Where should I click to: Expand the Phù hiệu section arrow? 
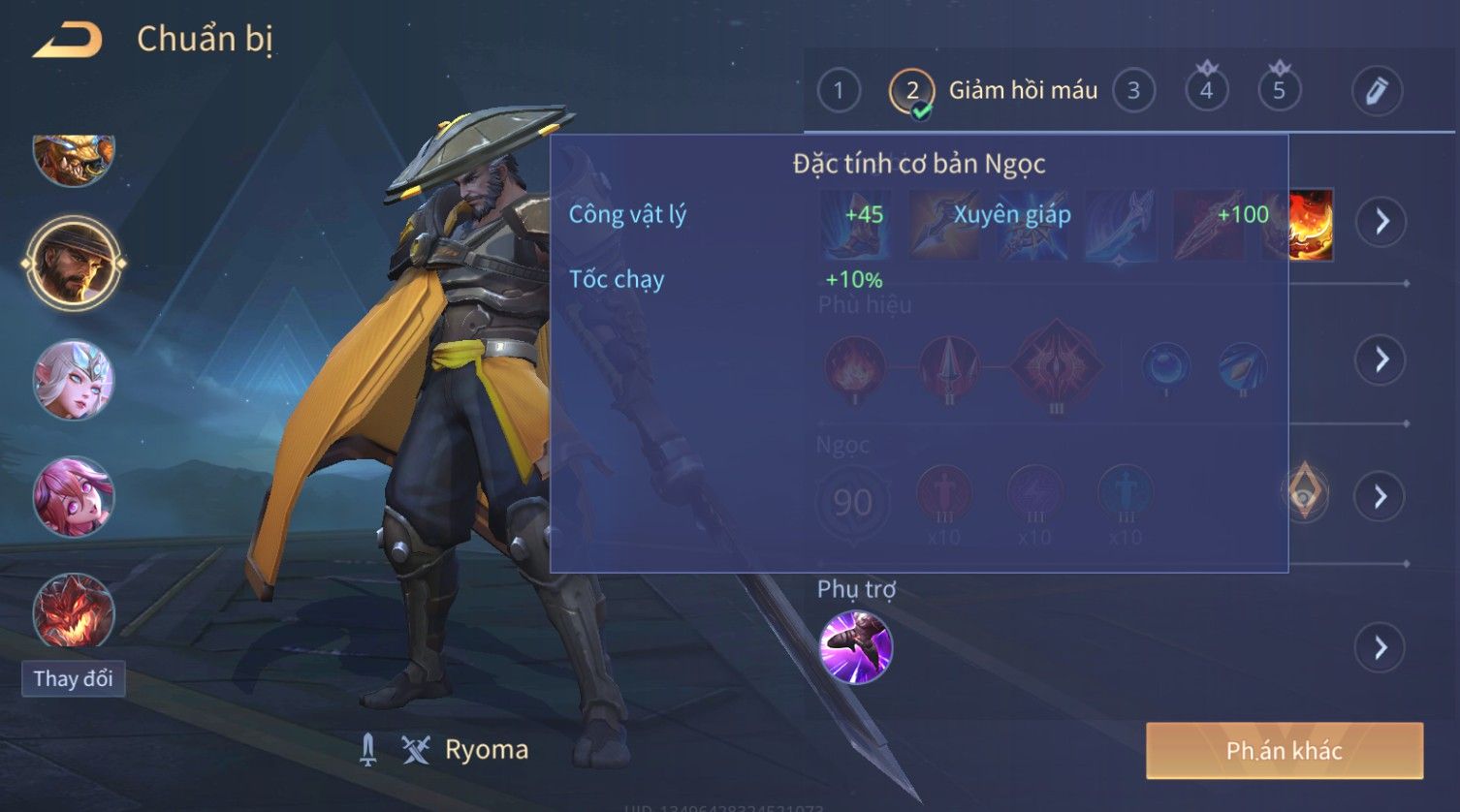click(x=1381, y=359)
